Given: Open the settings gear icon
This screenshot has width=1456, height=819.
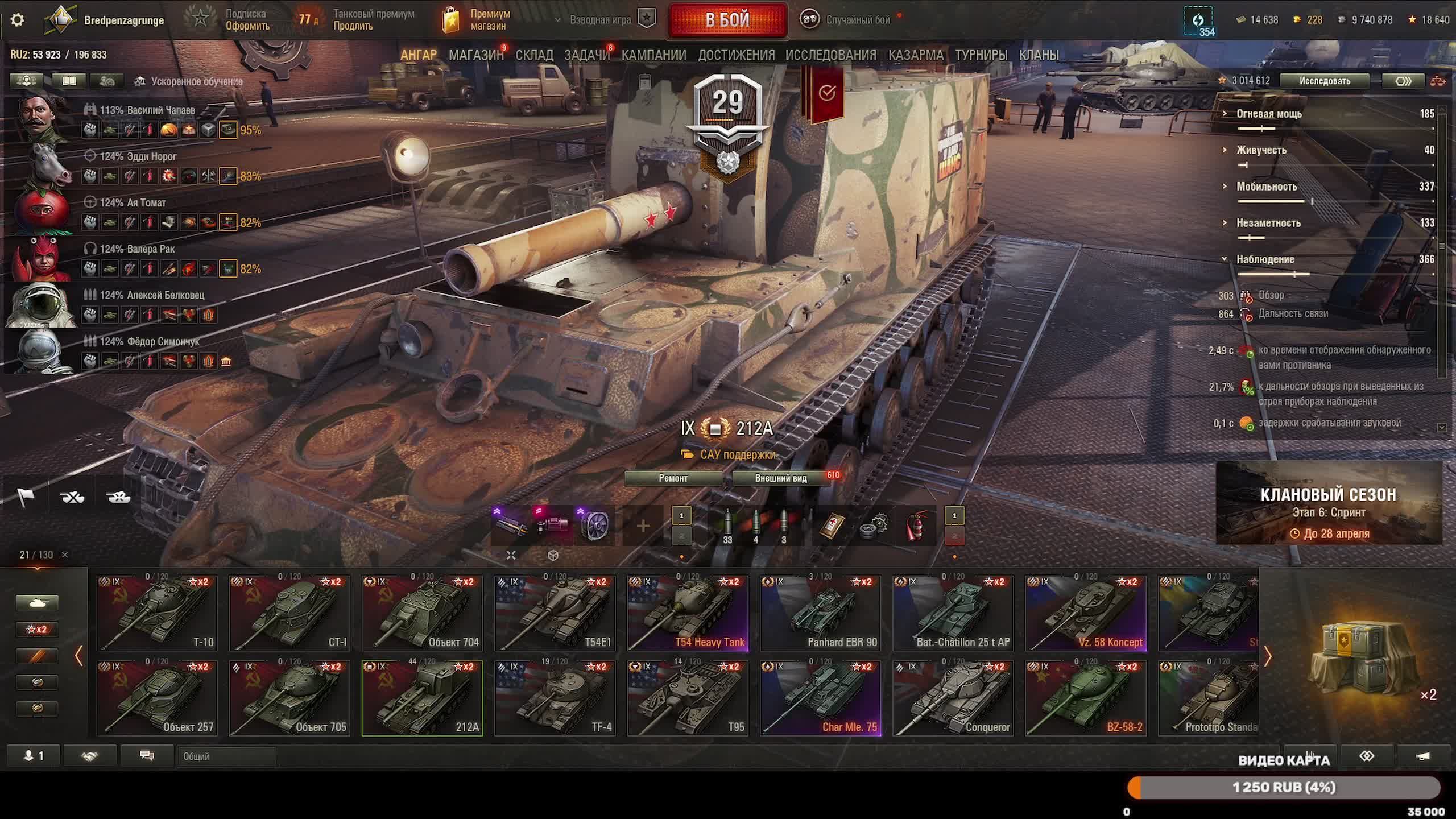Looking at the screenshot, I should point(18,20).
